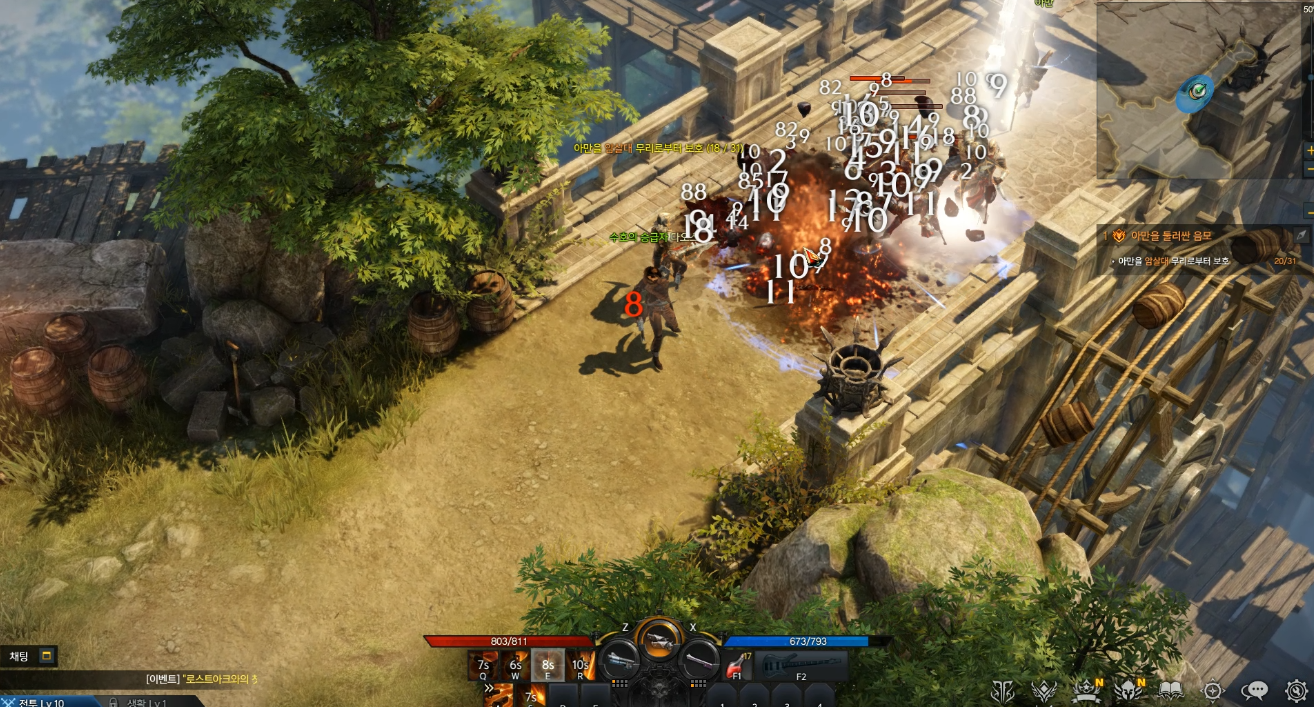This screenshot has height=707, width=1314.
Task: Open the speech bubble community menu
Action: click(1255, 690)
